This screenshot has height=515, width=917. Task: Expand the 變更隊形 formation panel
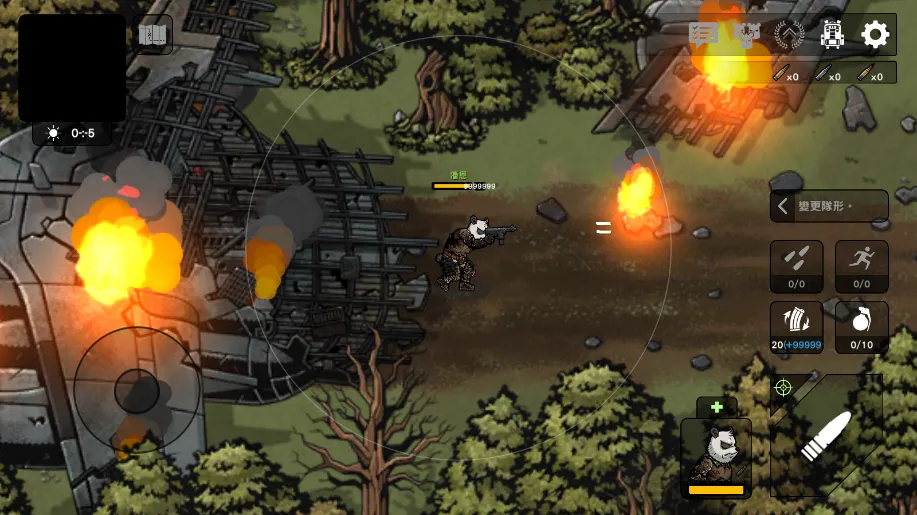828,207
